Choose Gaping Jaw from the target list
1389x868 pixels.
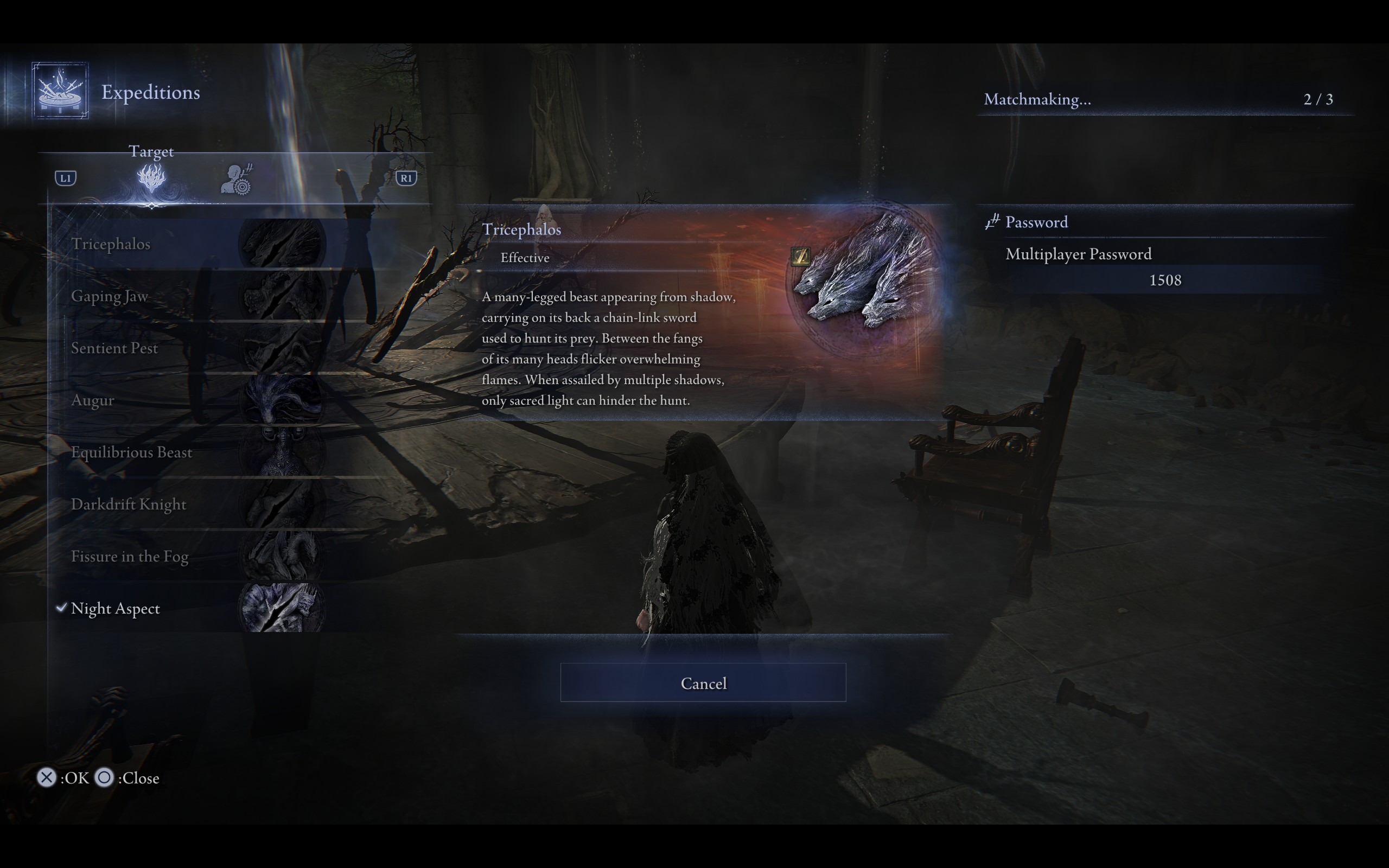tap(110, 296)
